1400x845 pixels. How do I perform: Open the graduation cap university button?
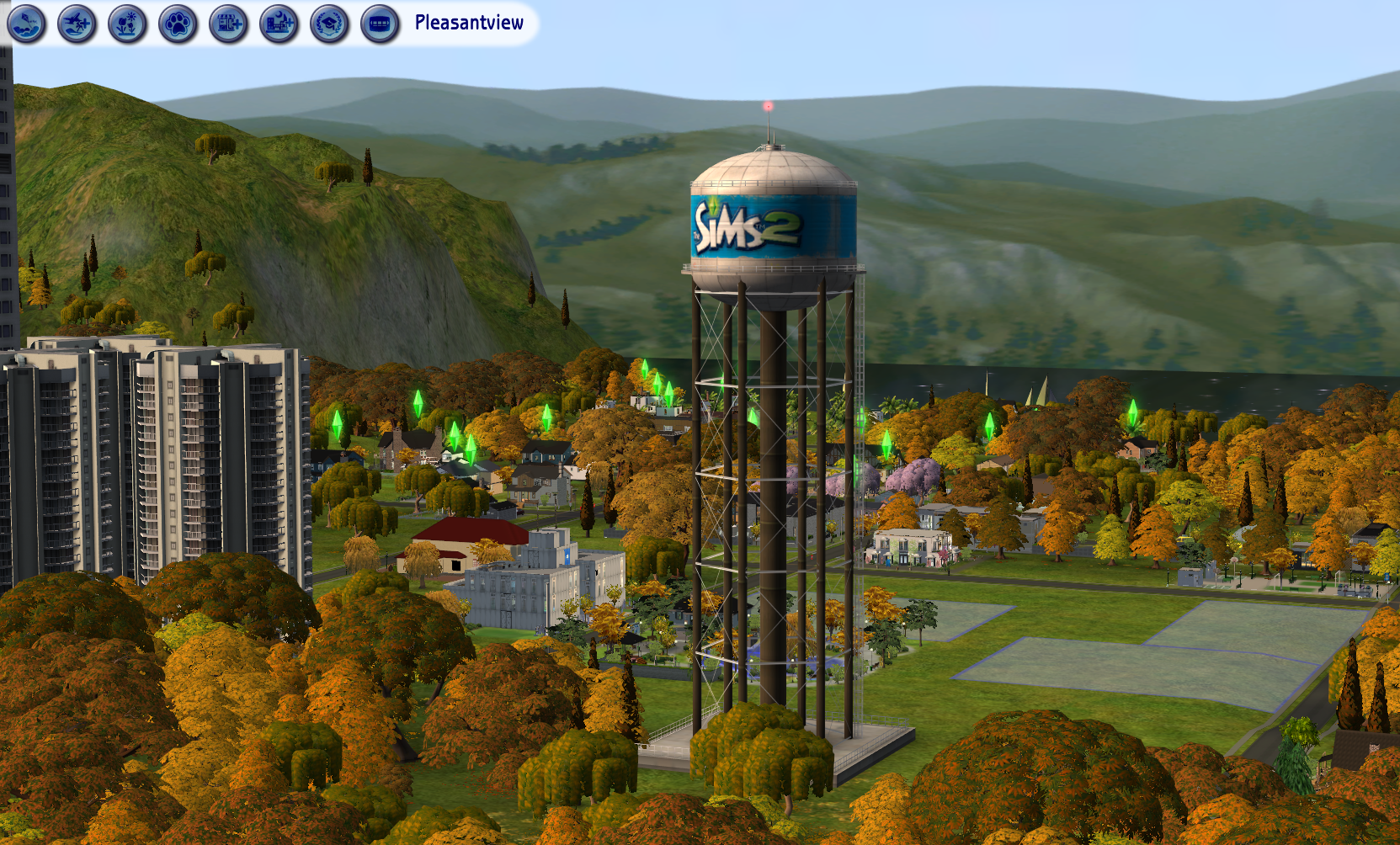point(329,24)
